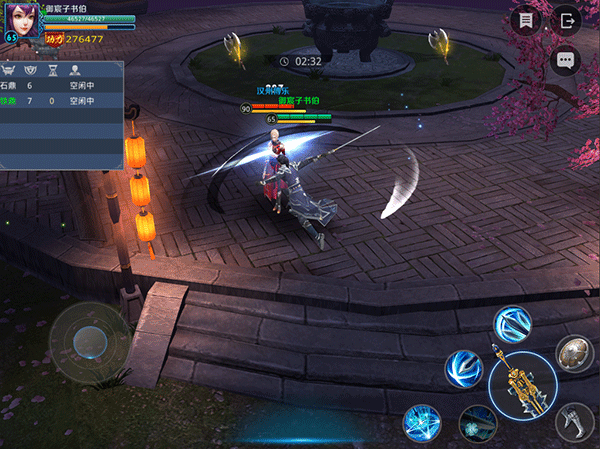The width and height of the screenshot is (600, 449).
Task: Trigger the blue crossing slash skill
Action: 464,368
